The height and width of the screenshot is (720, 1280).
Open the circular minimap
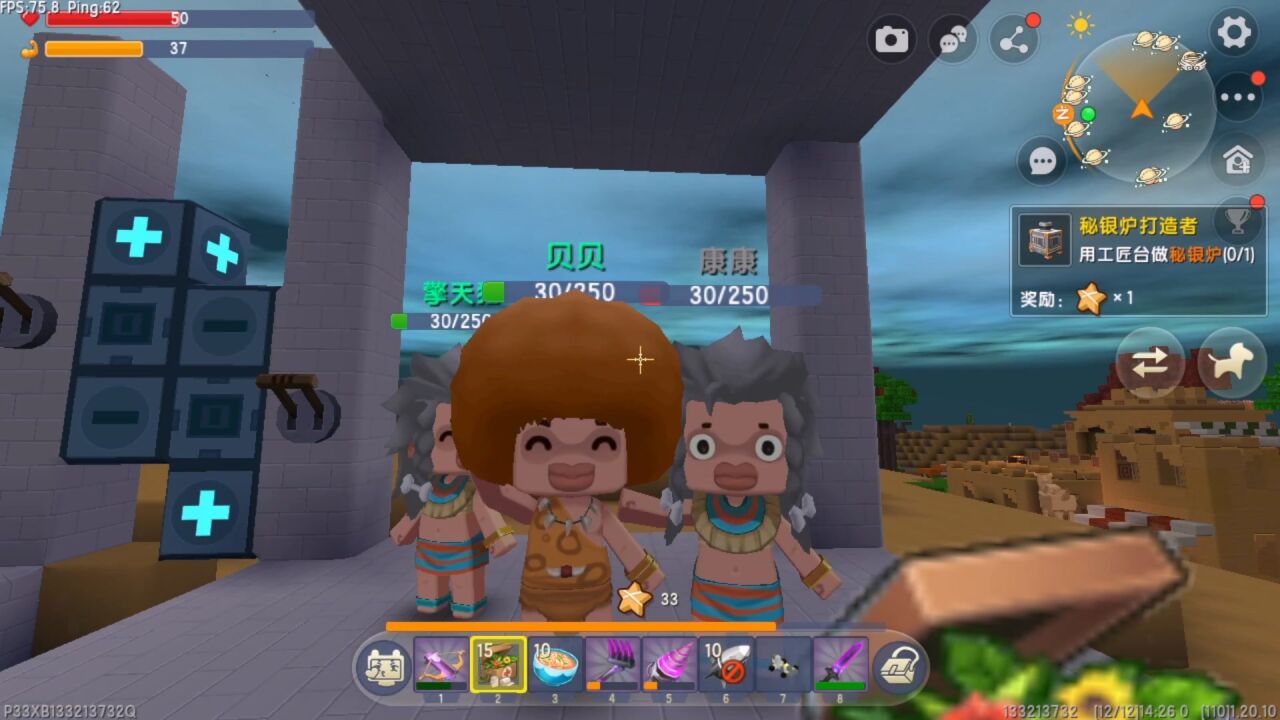1140,108
